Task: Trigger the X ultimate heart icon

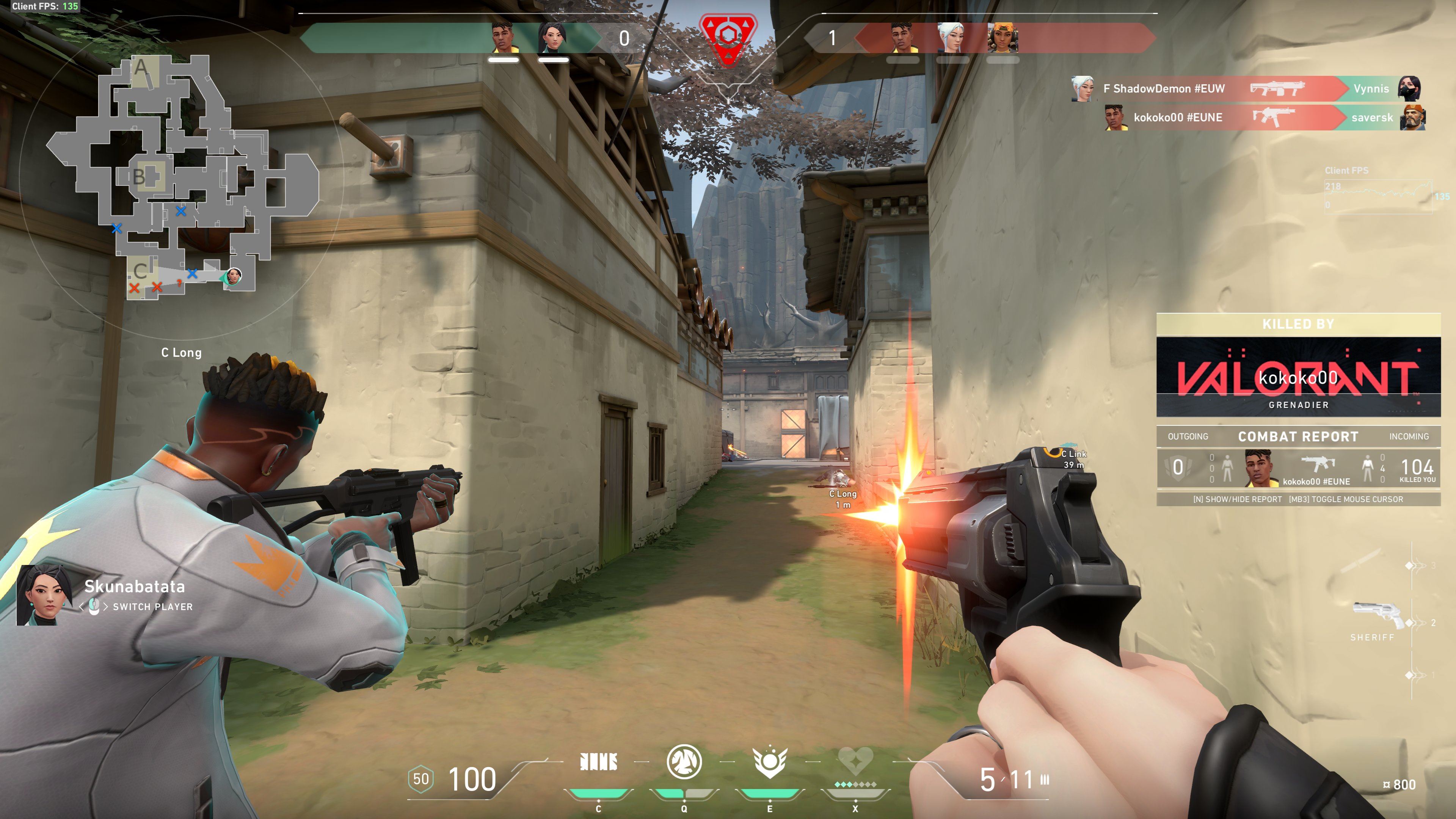Action: [855, 763]
